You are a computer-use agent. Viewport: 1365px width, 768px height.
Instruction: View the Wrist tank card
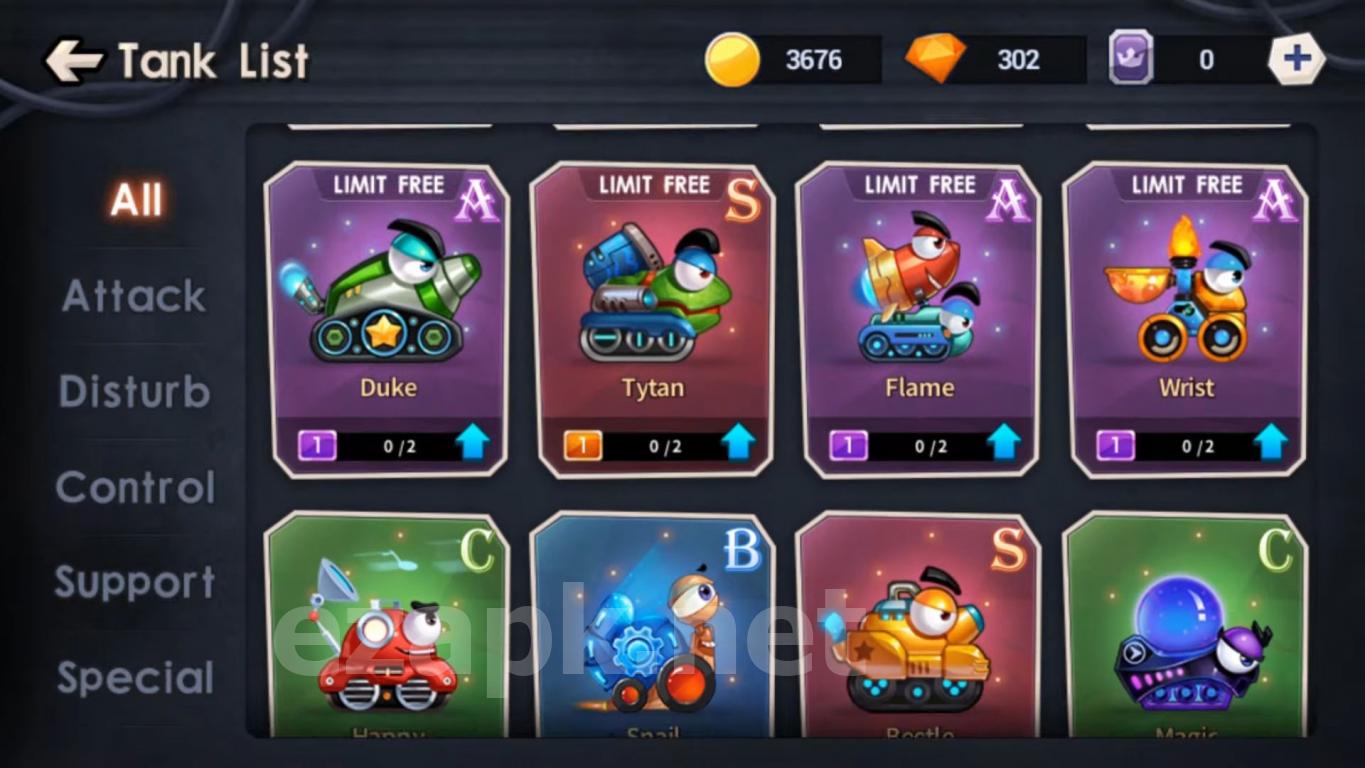point(1186,300)
